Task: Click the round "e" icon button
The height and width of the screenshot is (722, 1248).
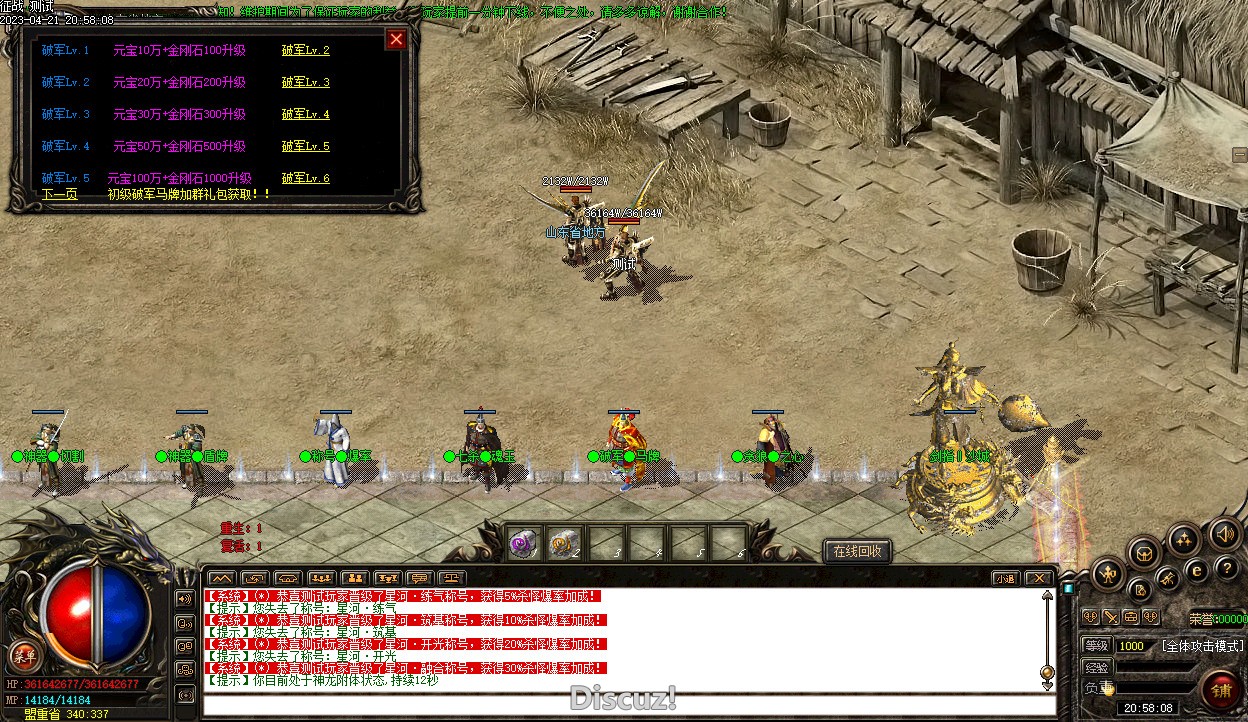Action: coord(1196,570)
